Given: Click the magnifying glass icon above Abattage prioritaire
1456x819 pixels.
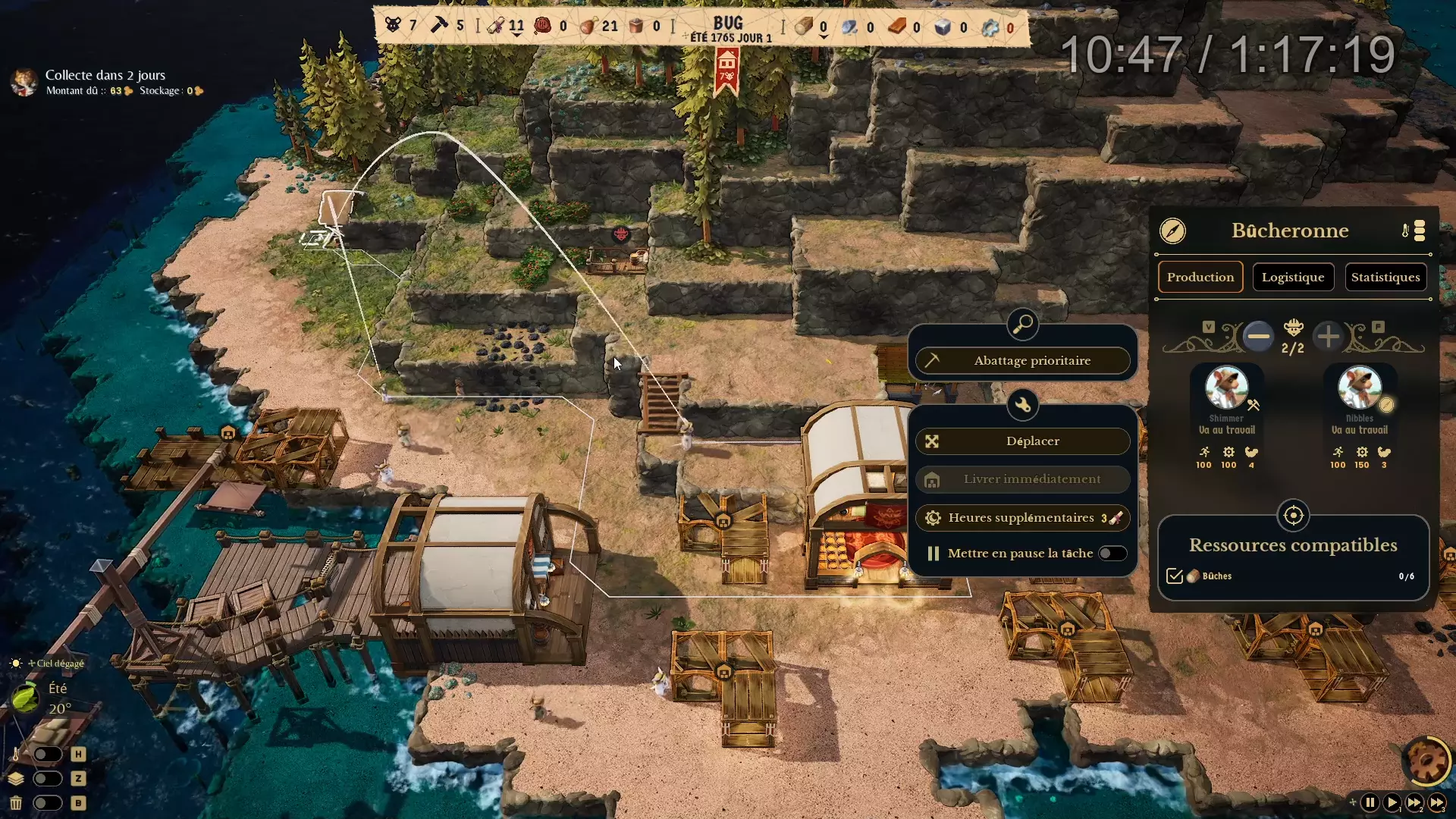Looking at the screenshot, I should pyautogui.click(x=1023, y=324).
